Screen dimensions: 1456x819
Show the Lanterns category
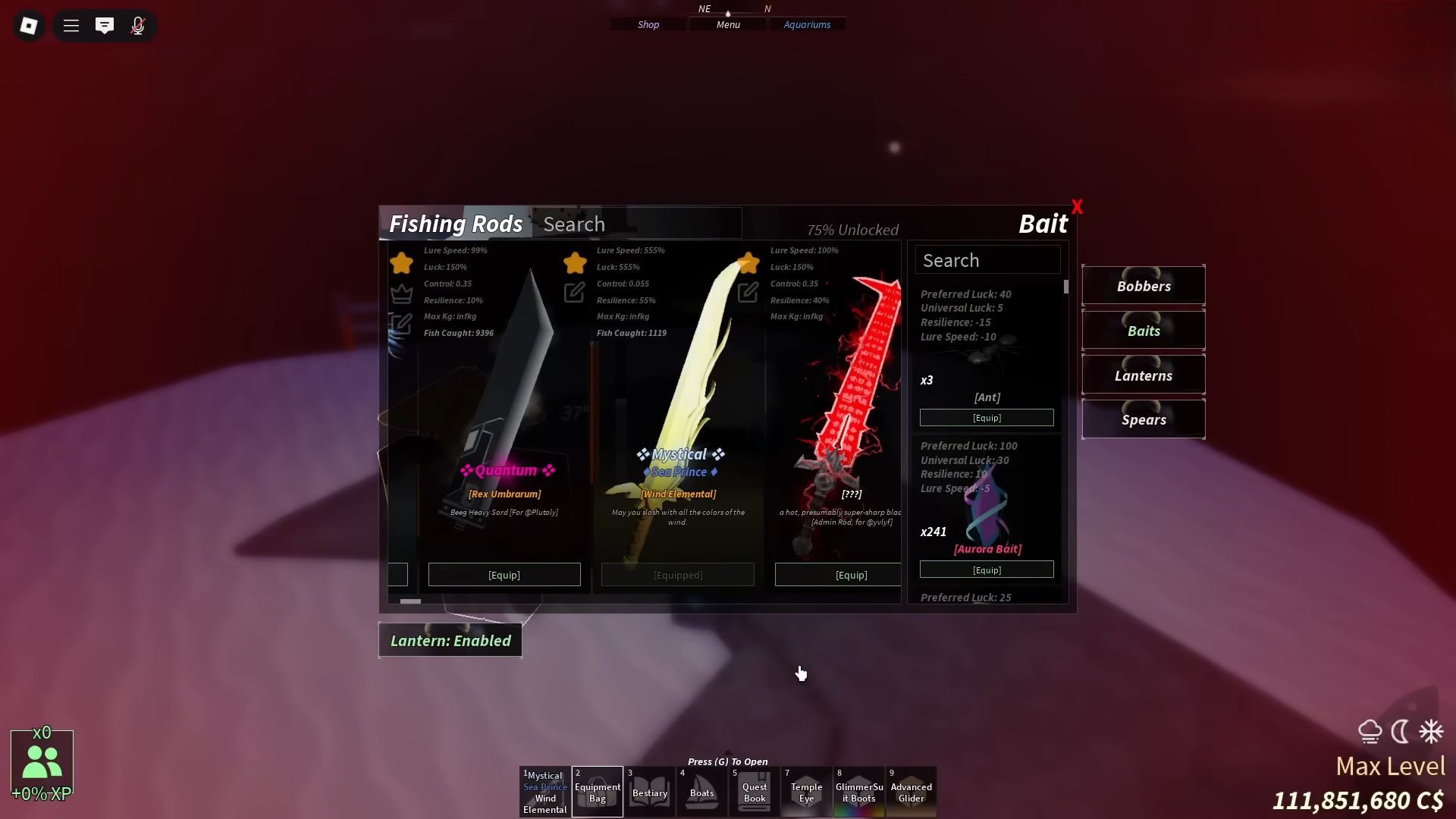[1144, 375]
